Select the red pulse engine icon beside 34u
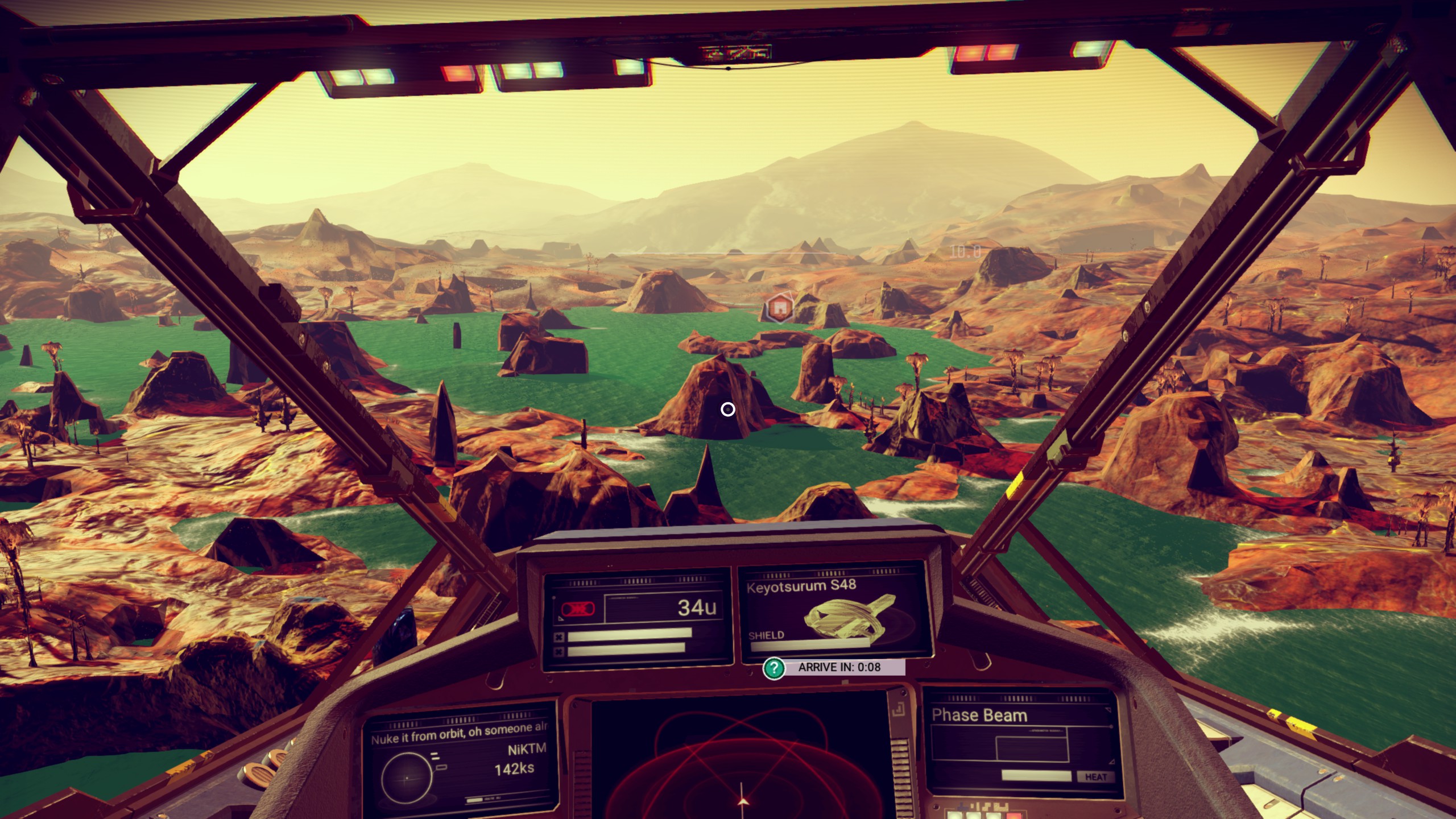 tap(578, 609)
